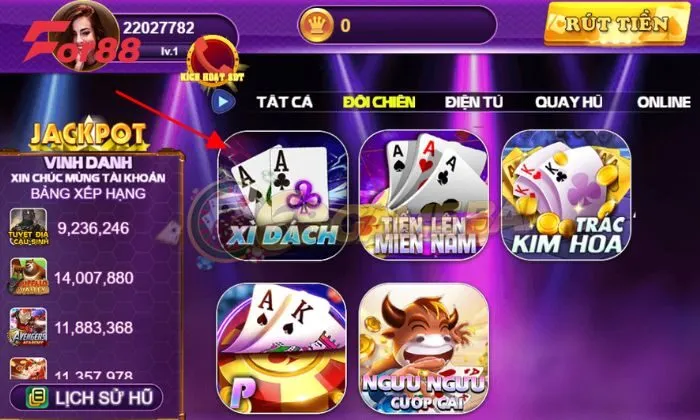
Task: Open the poker chip A-K card game
Action: coord(283,347)
